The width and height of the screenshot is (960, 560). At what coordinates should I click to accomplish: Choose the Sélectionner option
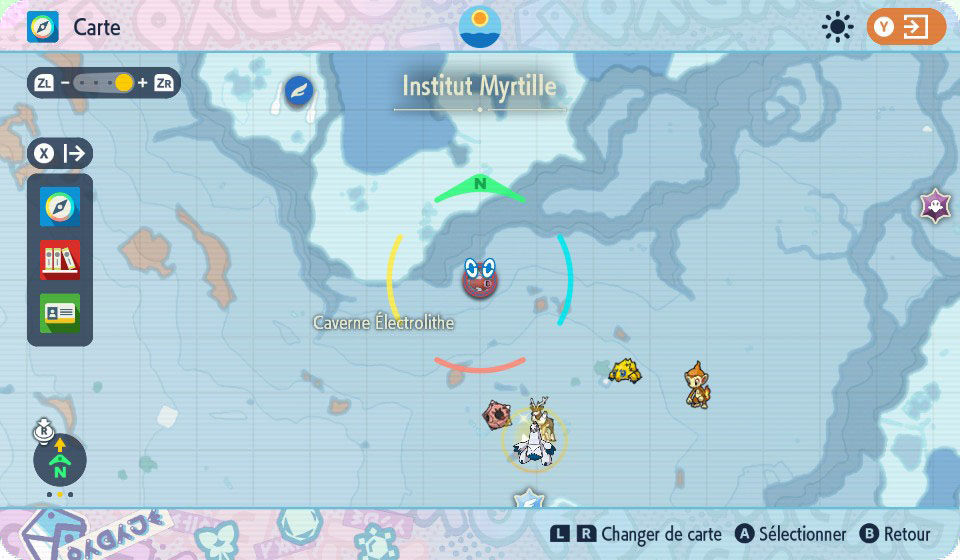click(x=791, y=535)
